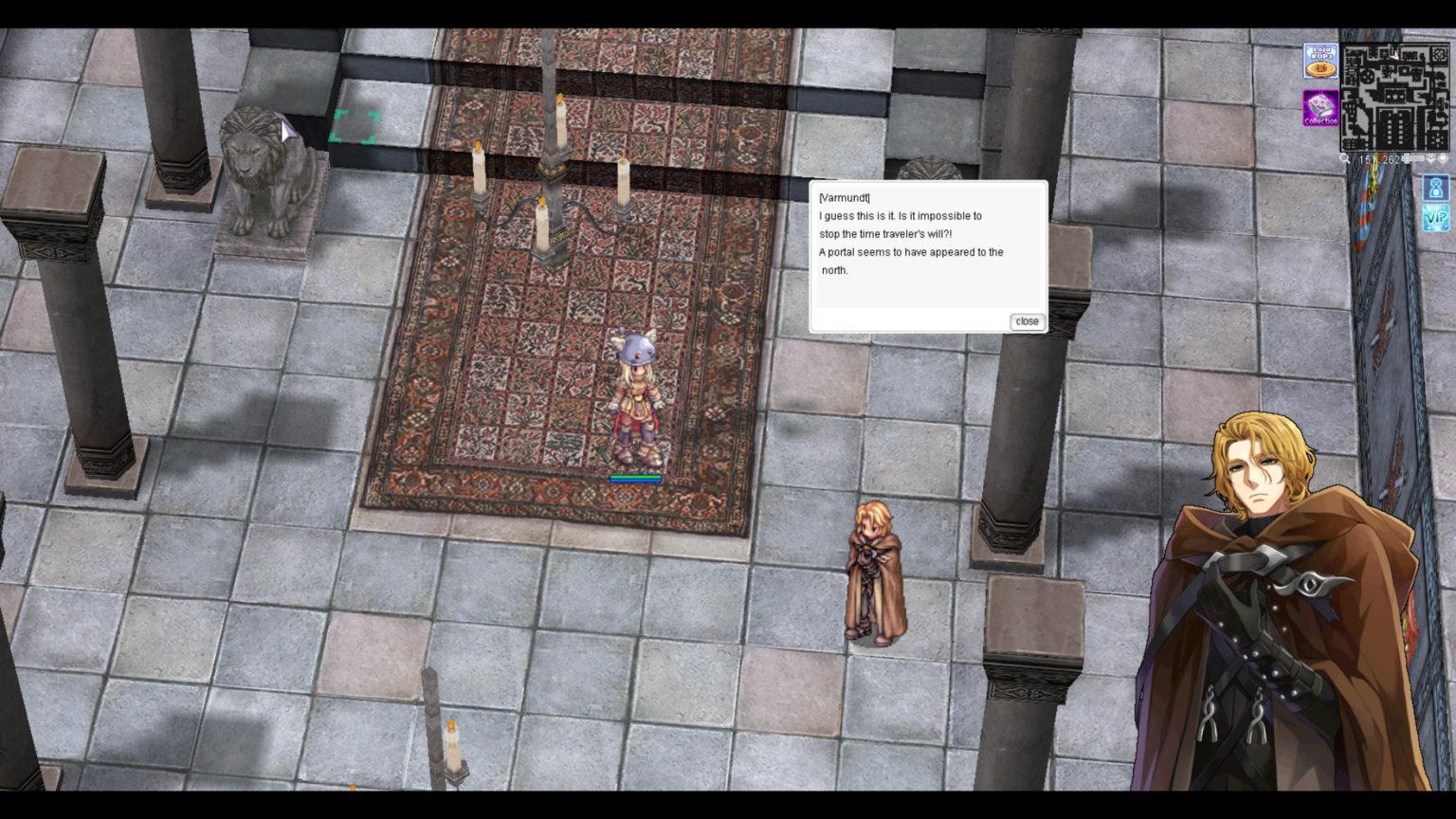
Task: Open the VIP status icon
Action: click(1436, 218)
